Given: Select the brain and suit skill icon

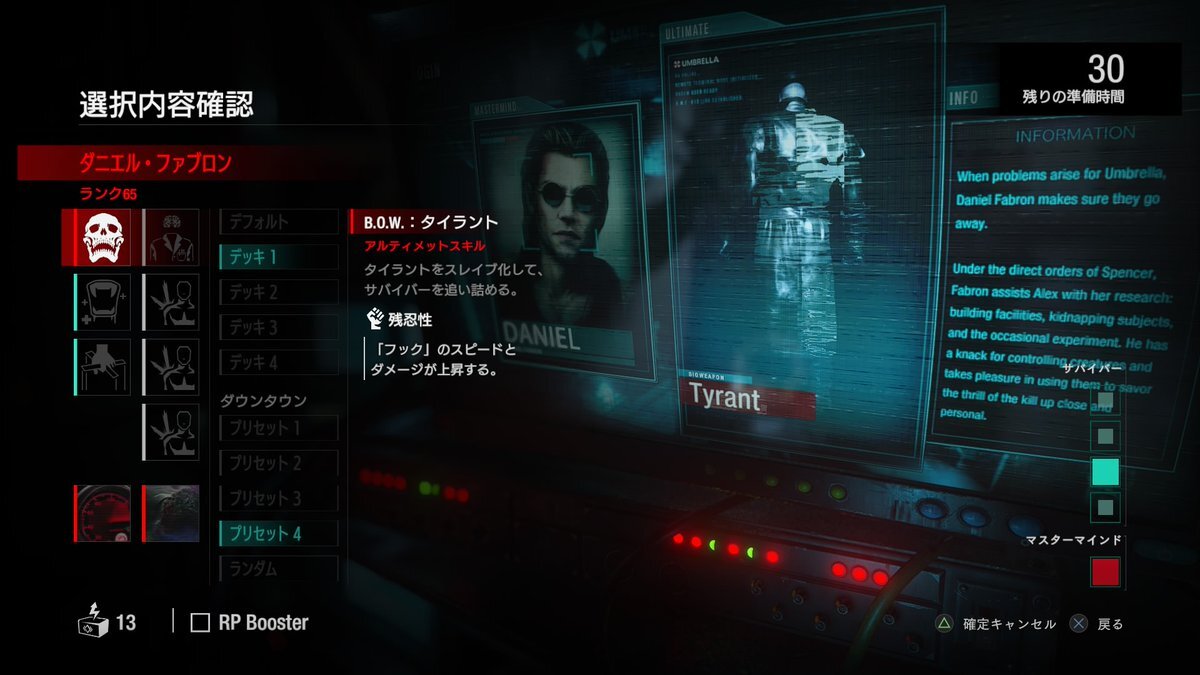Looking at the screenshot, I should pos(171,237).
